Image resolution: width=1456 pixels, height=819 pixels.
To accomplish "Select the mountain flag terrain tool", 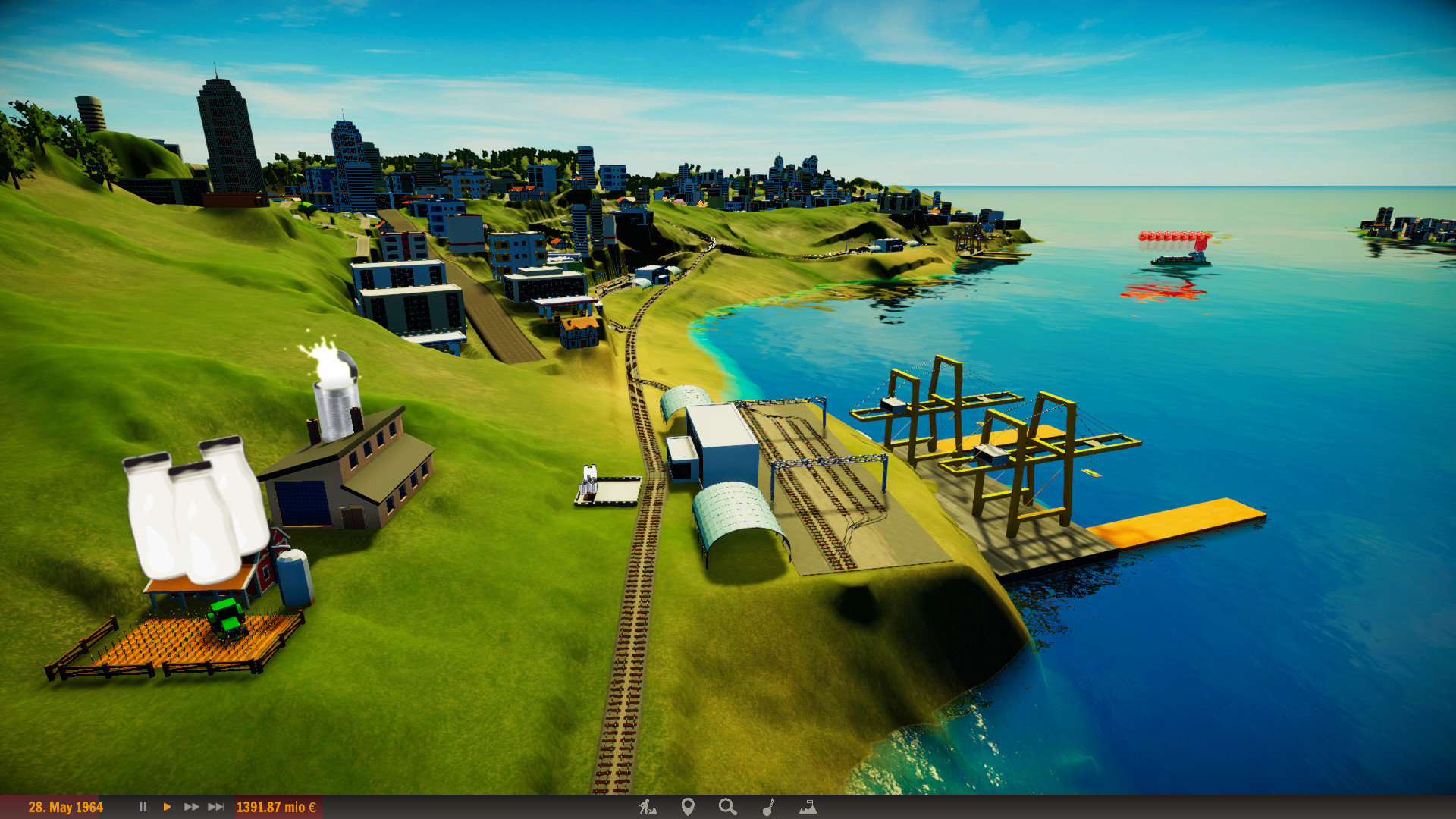I will coord(808,807).
